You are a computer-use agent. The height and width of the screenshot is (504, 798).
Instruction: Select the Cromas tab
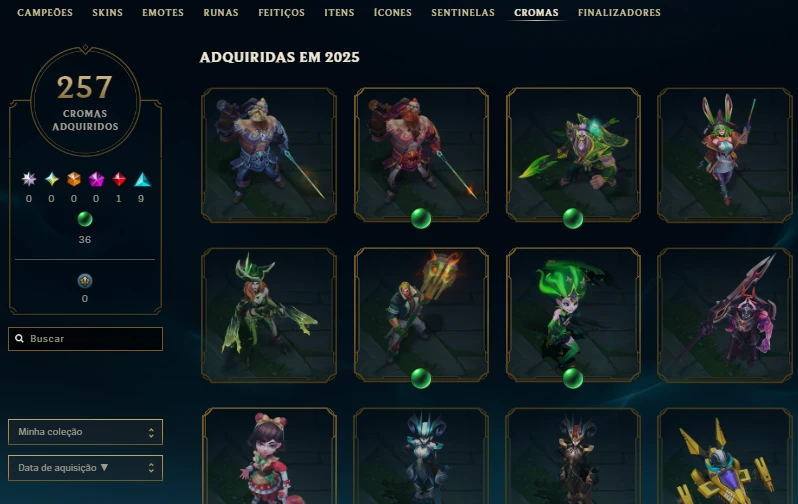536,13
